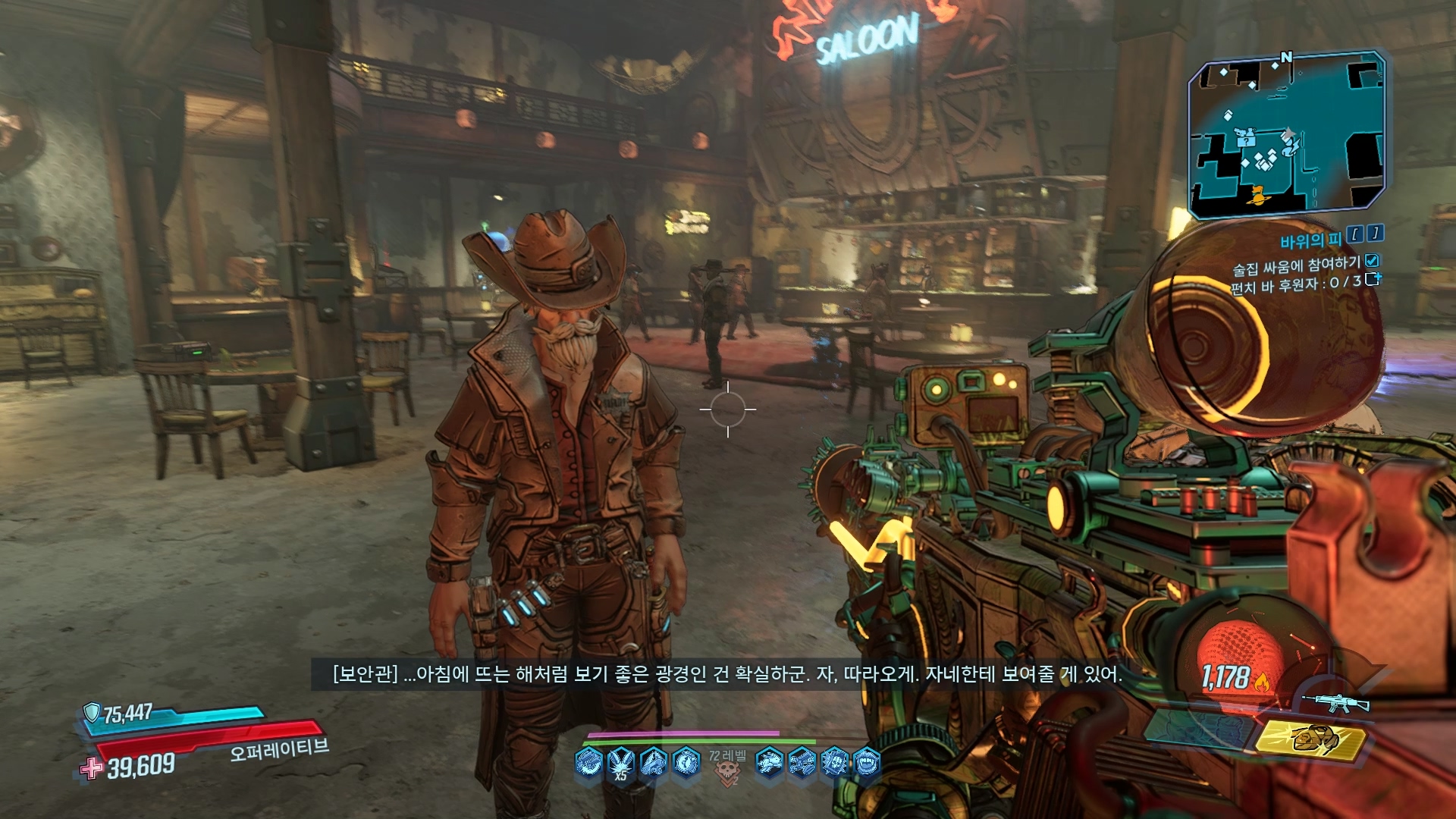
Task: Click the running rabbit buff icon
Action: (769, 761)
